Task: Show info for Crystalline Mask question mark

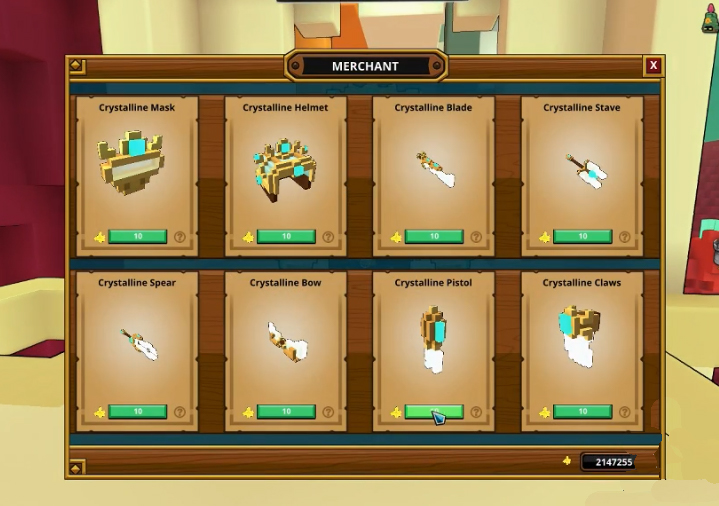Action: click(x=180, y=237)
